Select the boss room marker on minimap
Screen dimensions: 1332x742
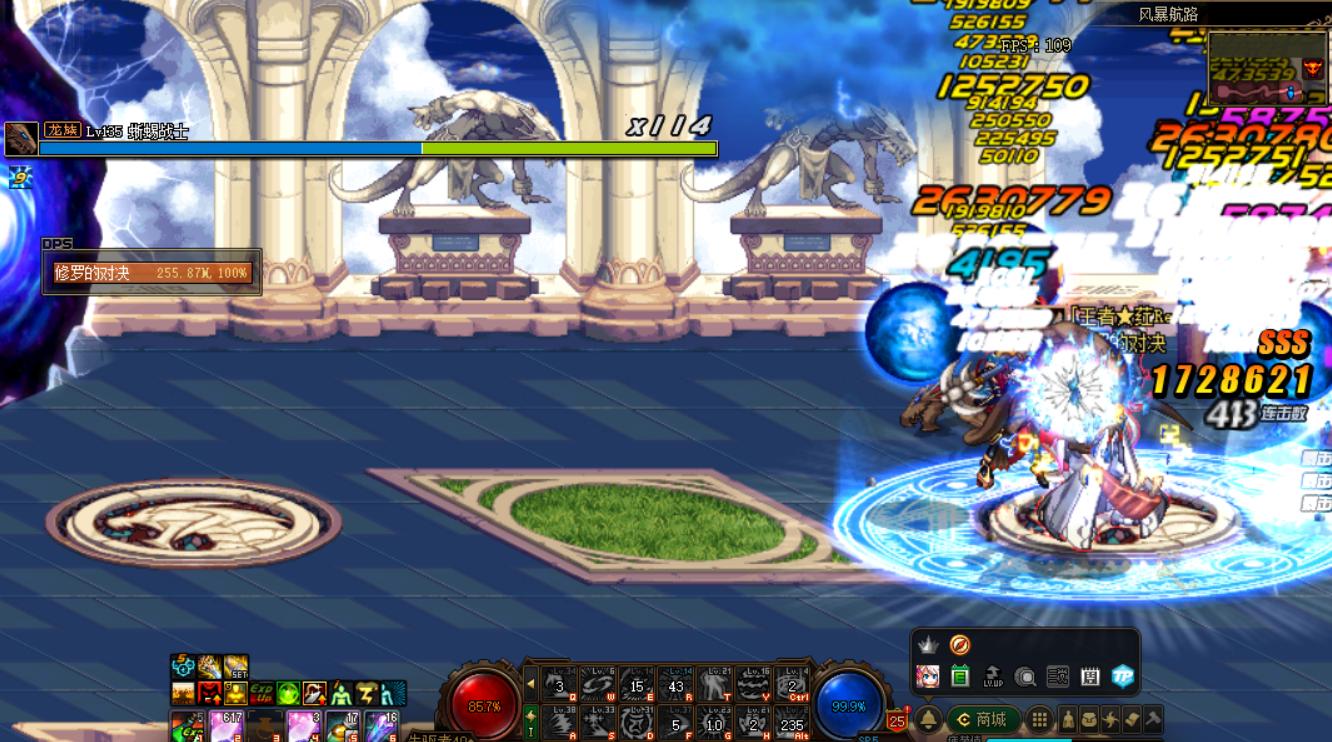(x=1311, y=68)
